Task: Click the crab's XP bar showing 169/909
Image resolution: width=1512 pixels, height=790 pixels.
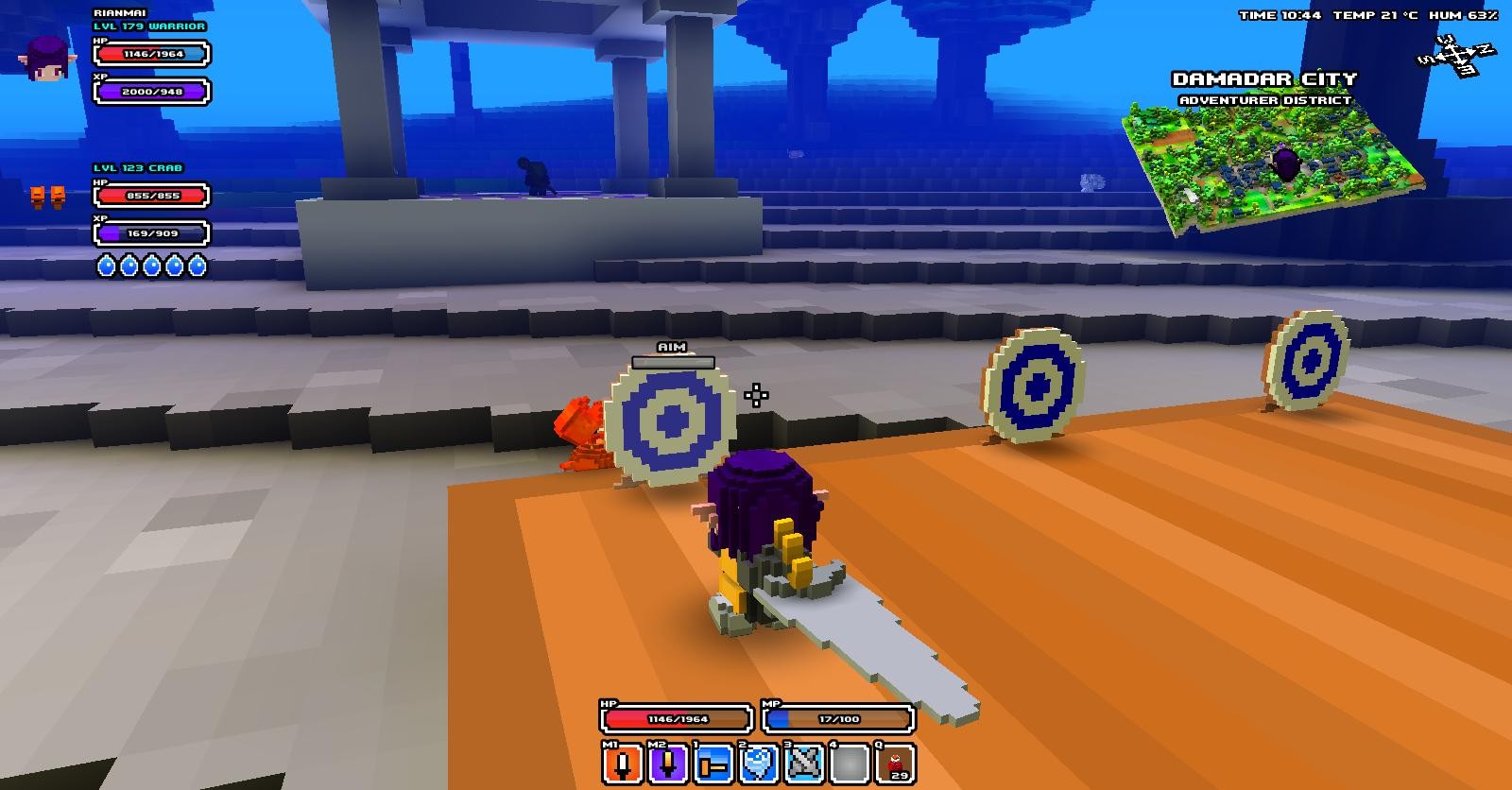Action: 149,232
